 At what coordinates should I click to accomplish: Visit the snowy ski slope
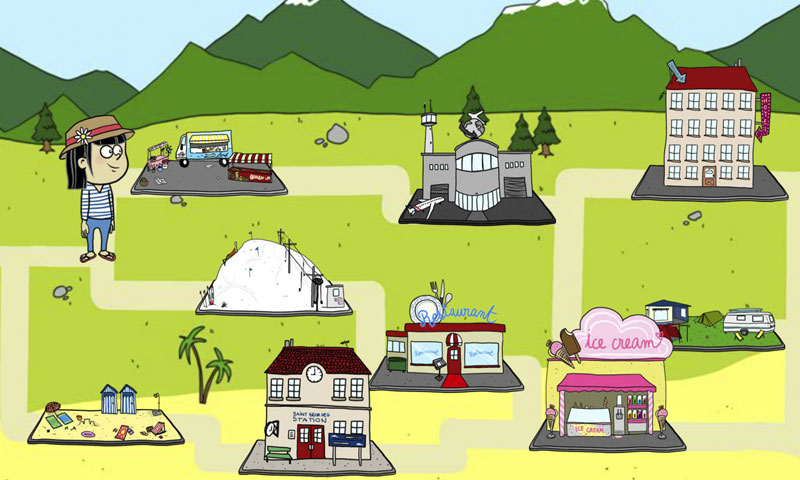pos(272,275)
